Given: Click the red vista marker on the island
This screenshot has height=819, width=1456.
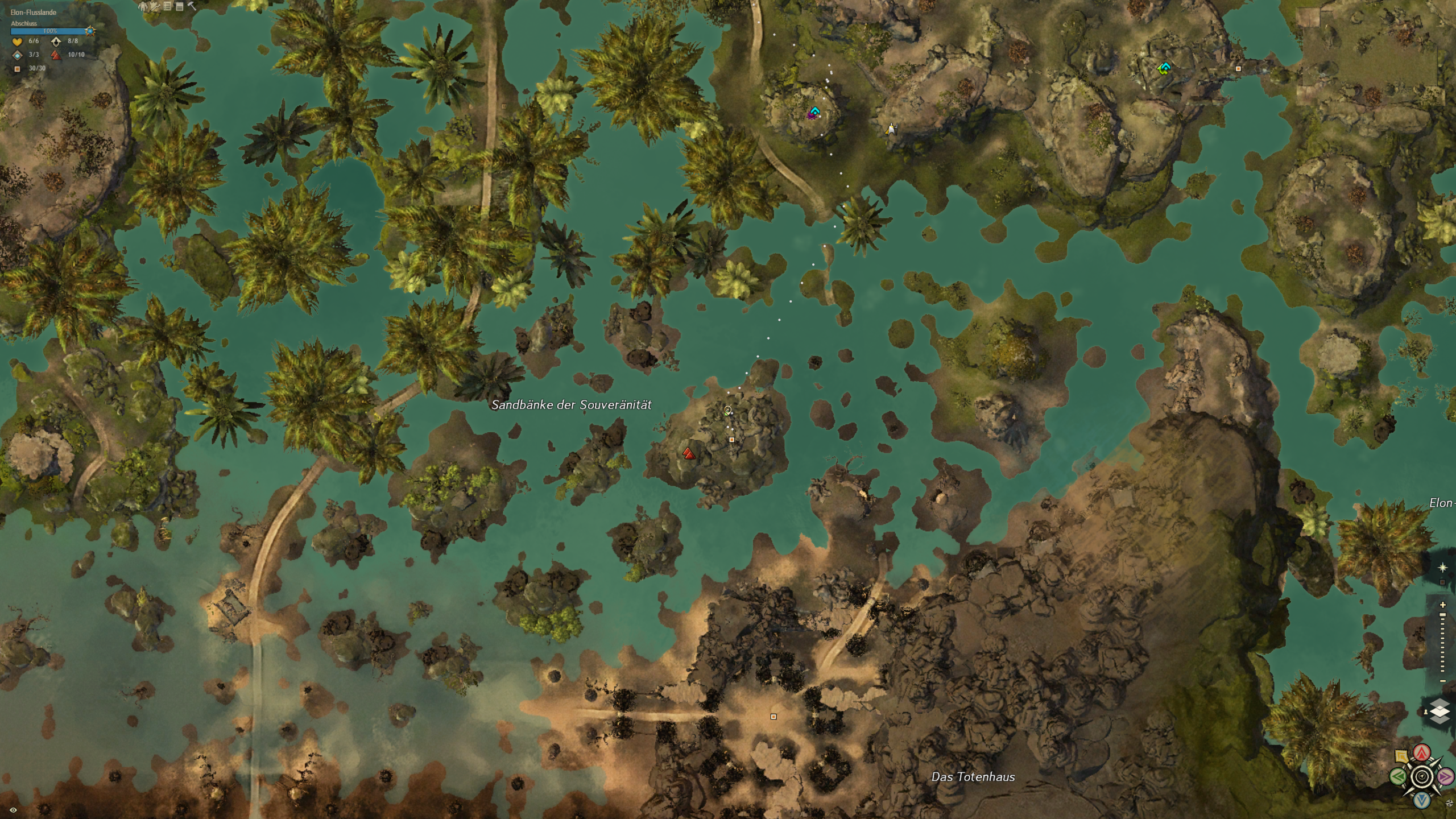Looking at the screenshot, I should [688, 453].
